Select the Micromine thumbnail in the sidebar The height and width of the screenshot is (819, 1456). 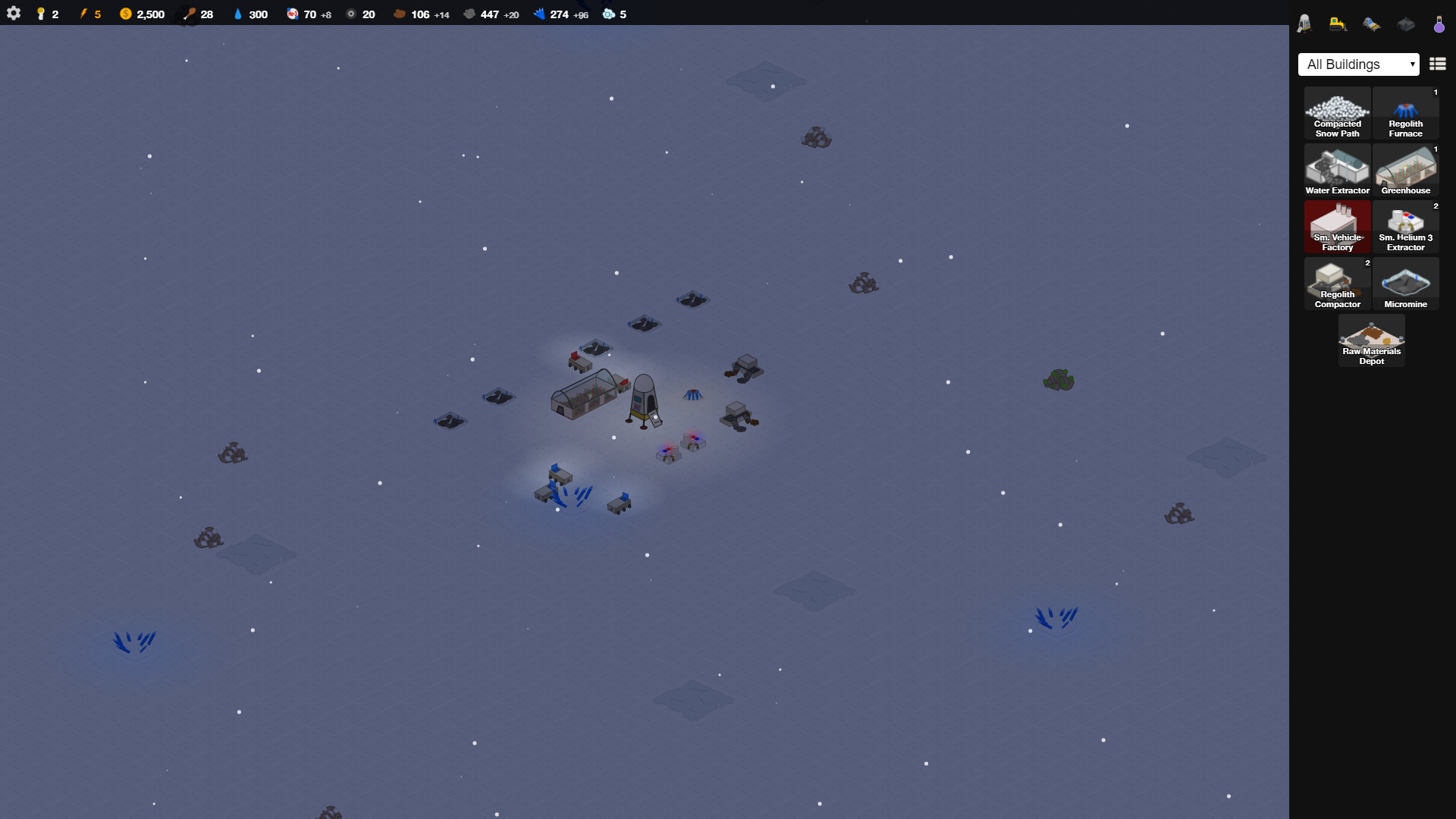coord(1405,283)
